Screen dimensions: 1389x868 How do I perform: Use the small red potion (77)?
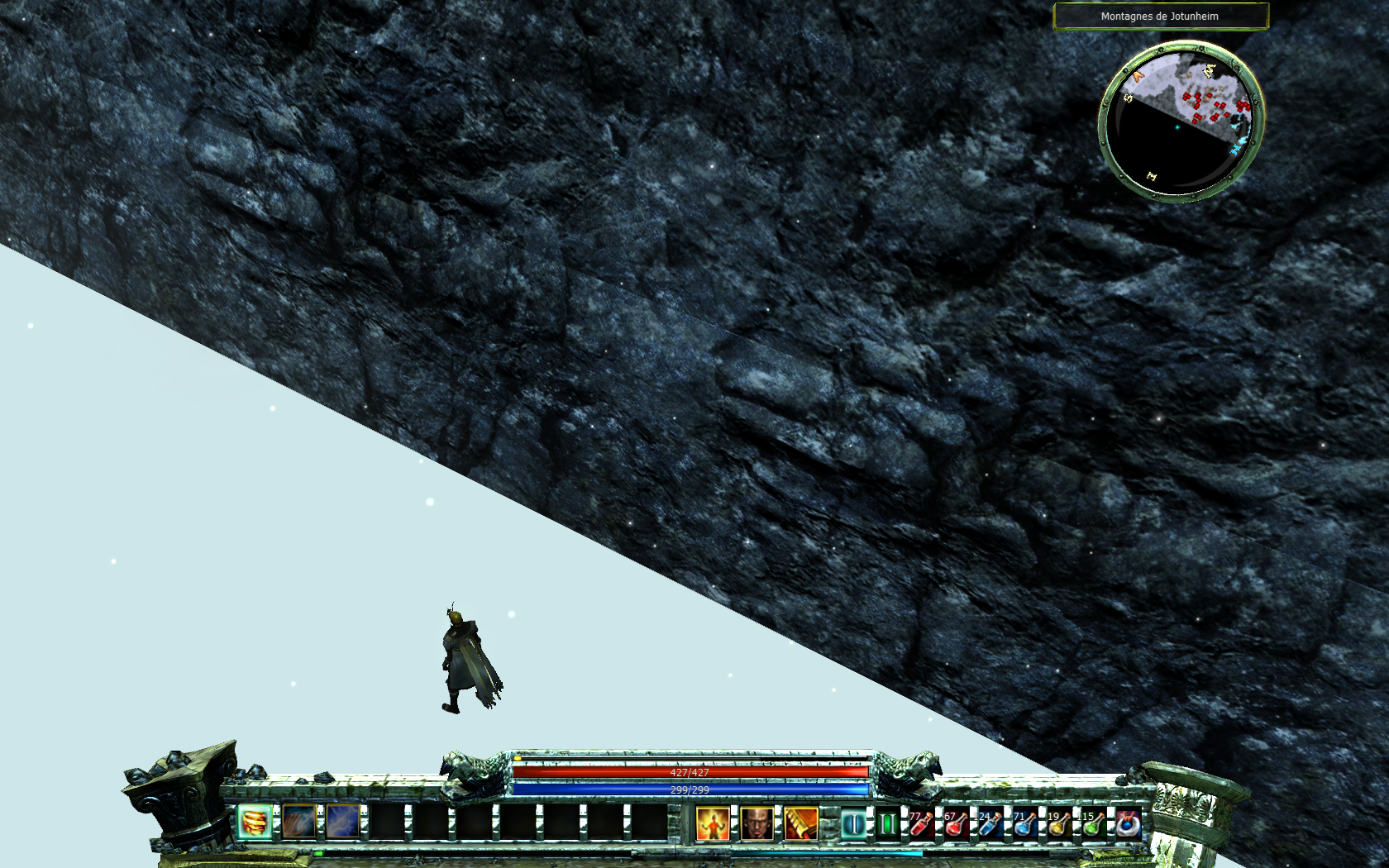[921, 824]
